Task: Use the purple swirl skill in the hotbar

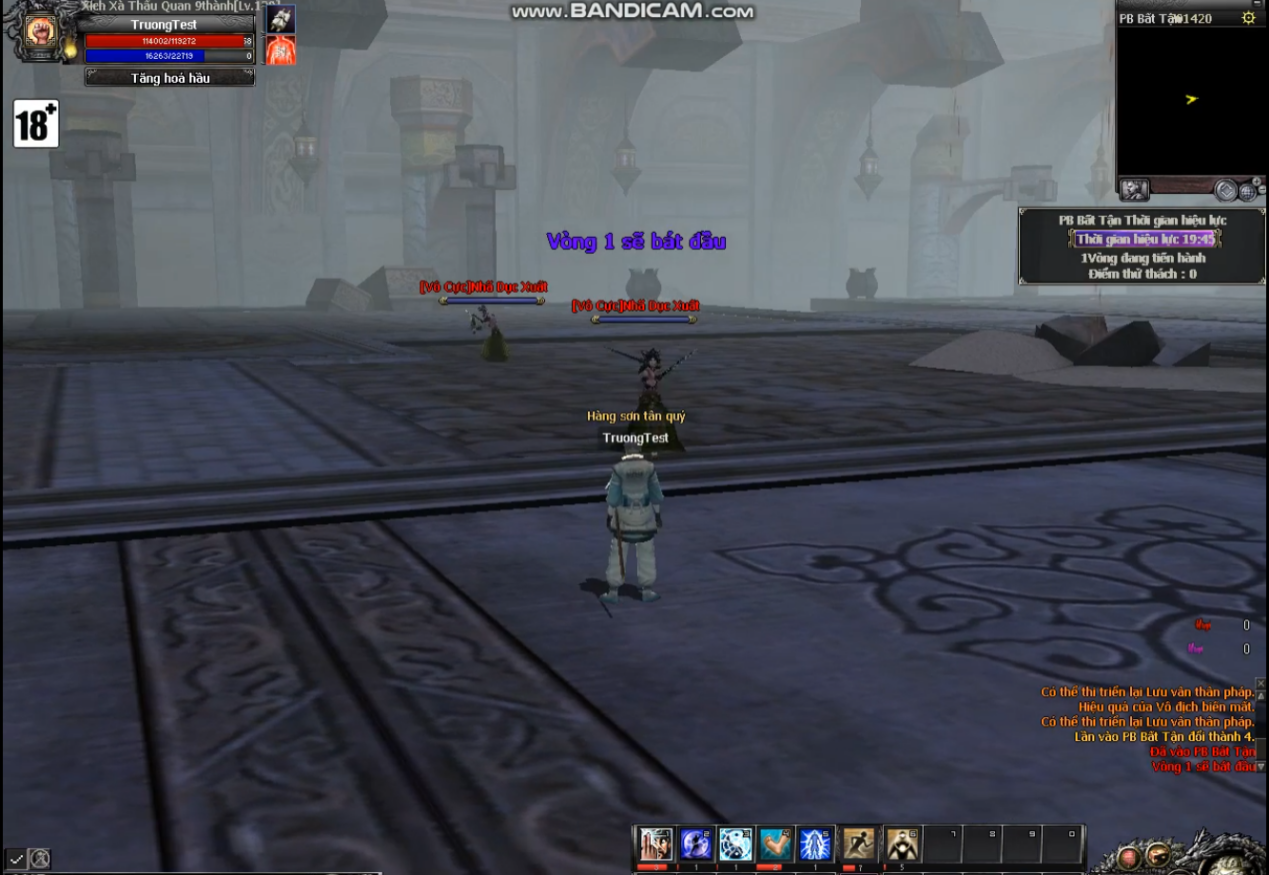Action: [x=696, y=844]
